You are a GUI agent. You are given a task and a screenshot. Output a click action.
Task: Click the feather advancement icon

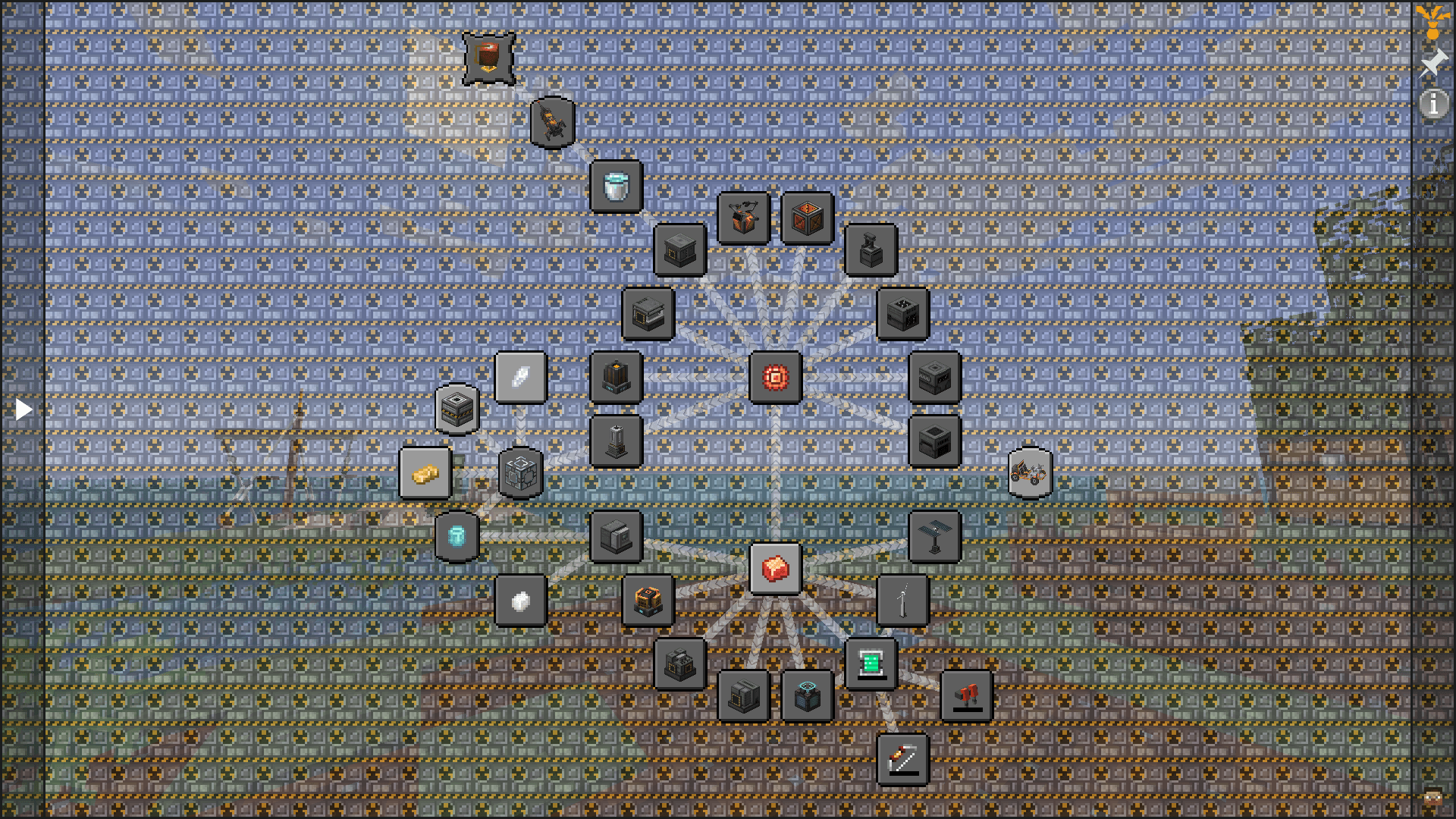(521, 377)
